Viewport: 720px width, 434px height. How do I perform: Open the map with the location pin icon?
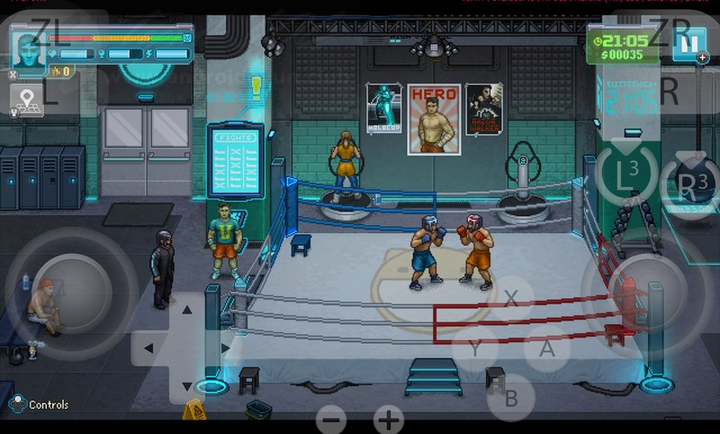tap(27, 100)
